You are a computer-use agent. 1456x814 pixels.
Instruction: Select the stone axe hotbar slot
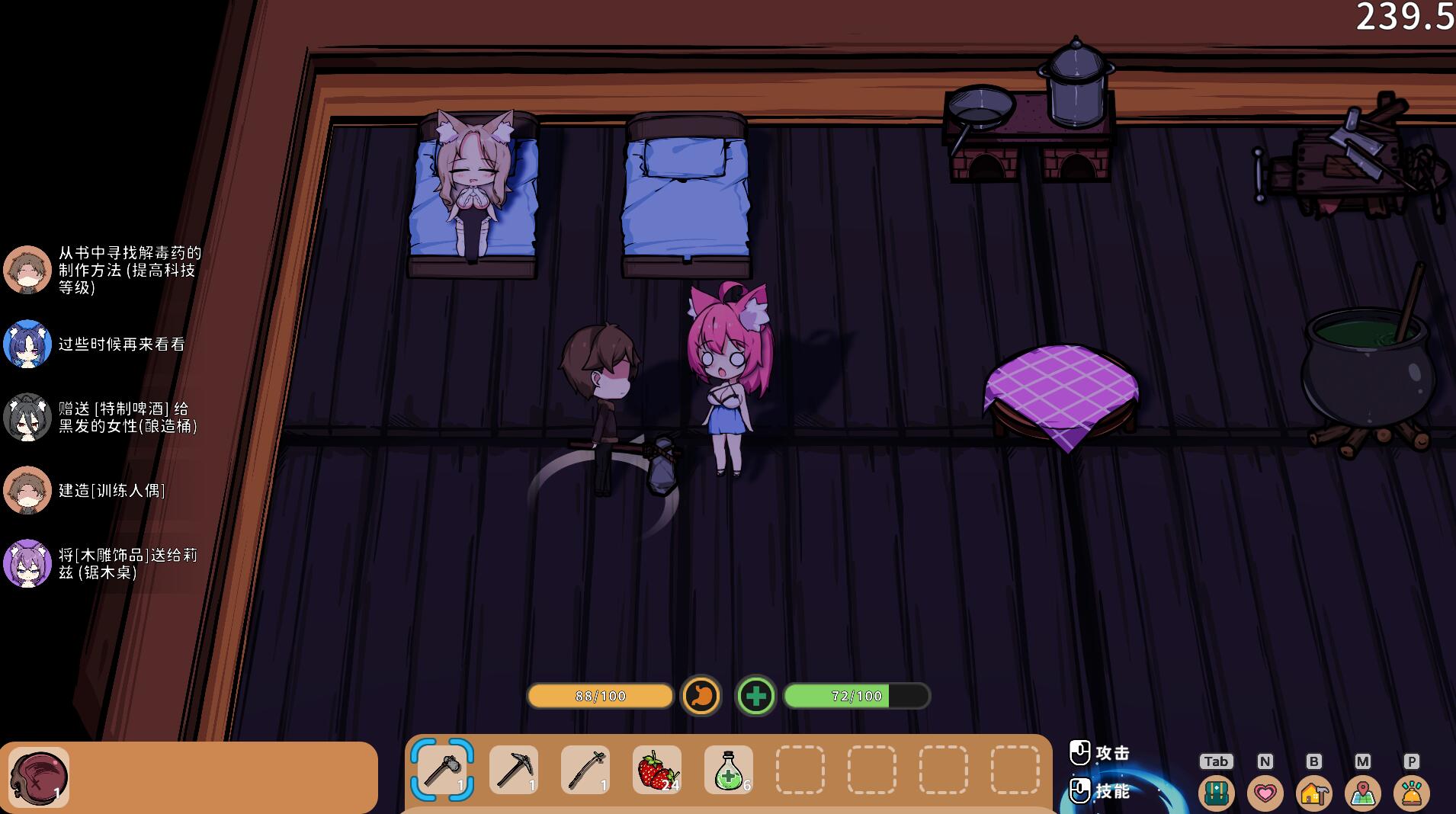442,770
